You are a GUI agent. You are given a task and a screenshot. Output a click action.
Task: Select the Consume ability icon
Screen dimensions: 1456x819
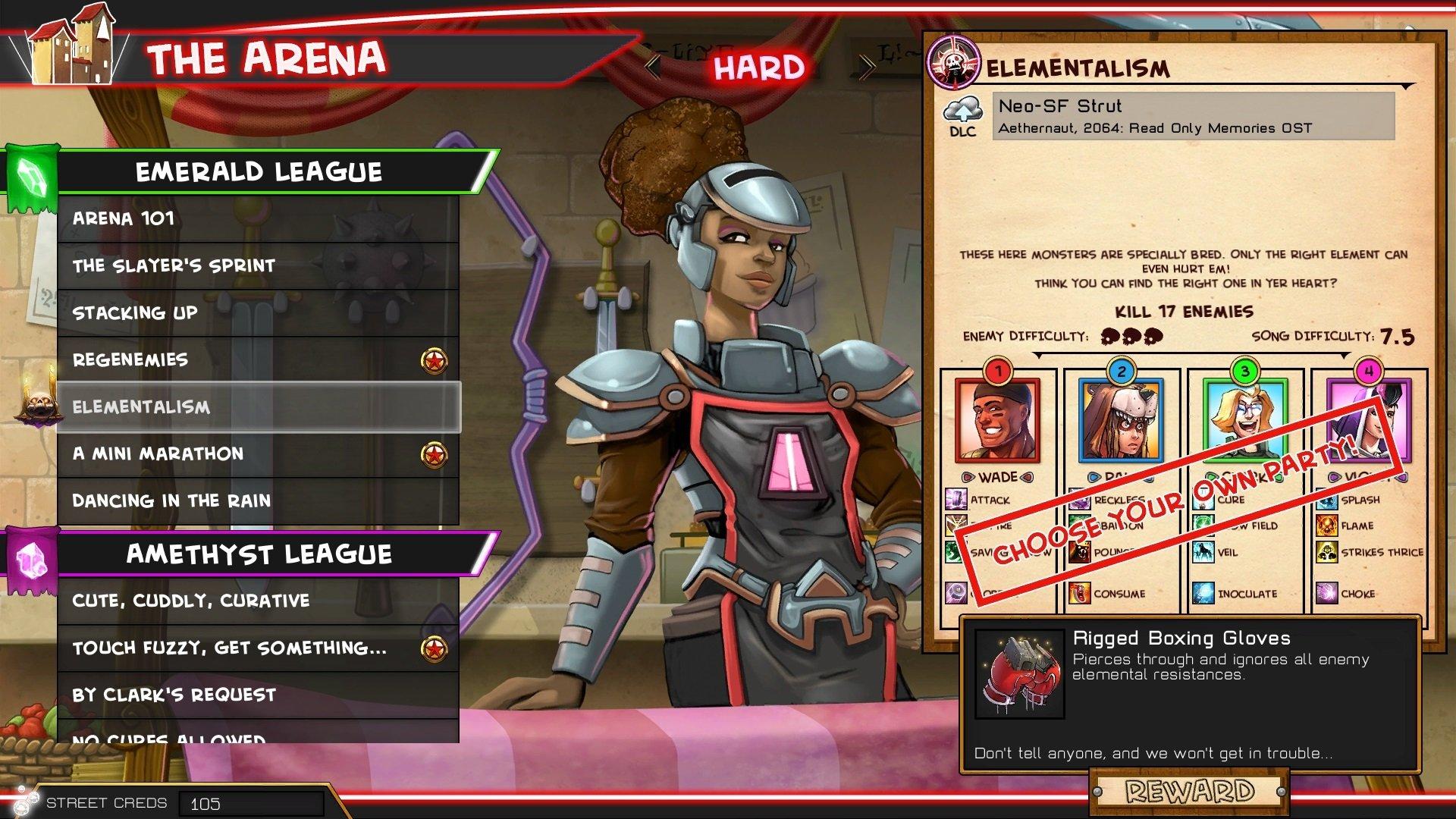tap(1080, 594)
